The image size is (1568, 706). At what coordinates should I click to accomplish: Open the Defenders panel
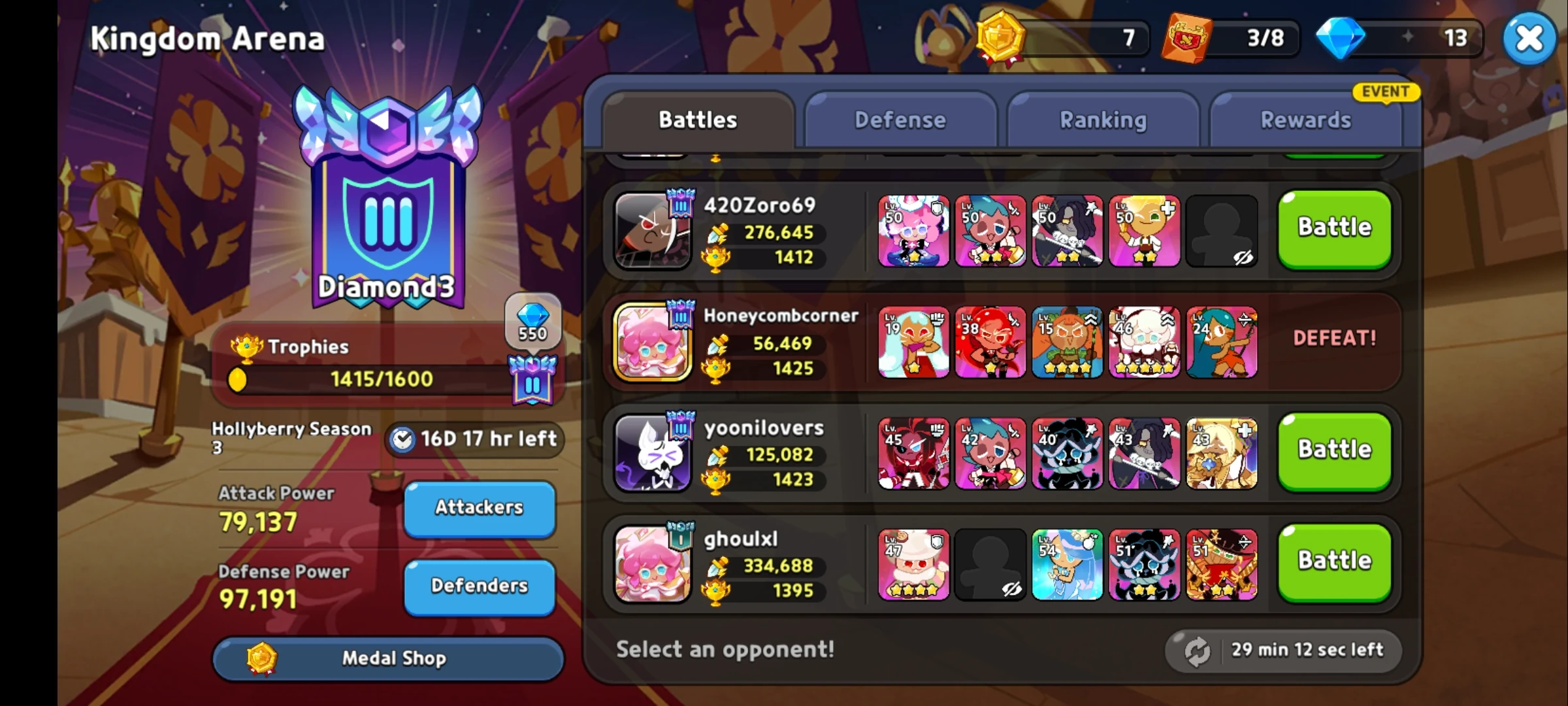tap(479, 586)
